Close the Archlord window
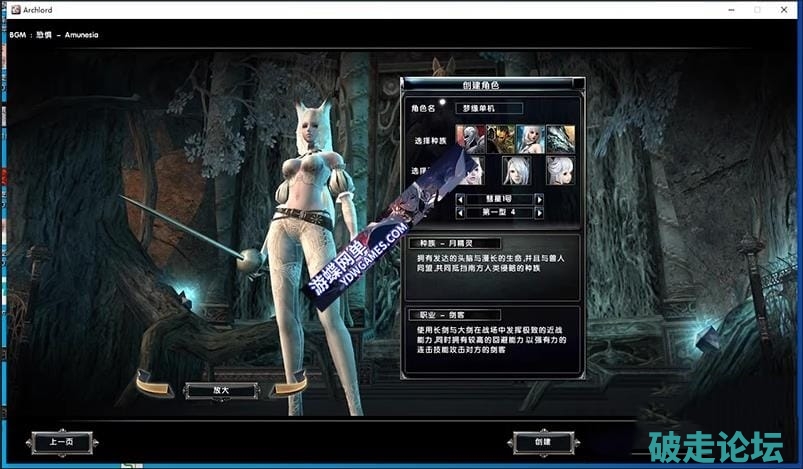 pos(784,9)
